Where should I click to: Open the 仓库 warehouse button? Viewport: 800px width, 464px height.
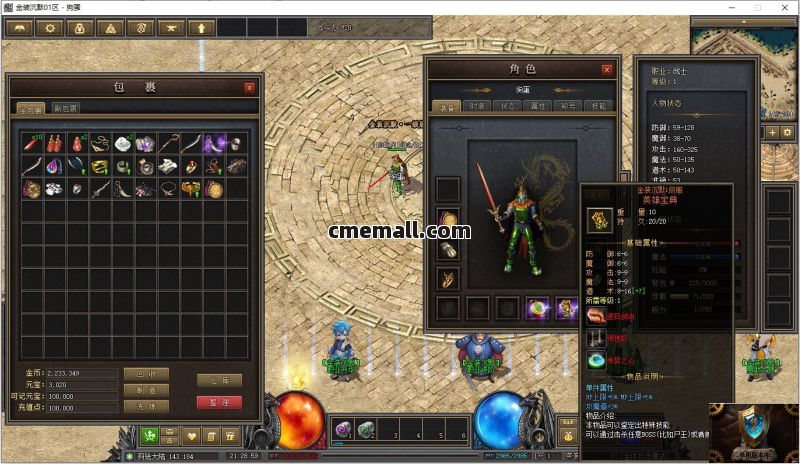(219, 380)
